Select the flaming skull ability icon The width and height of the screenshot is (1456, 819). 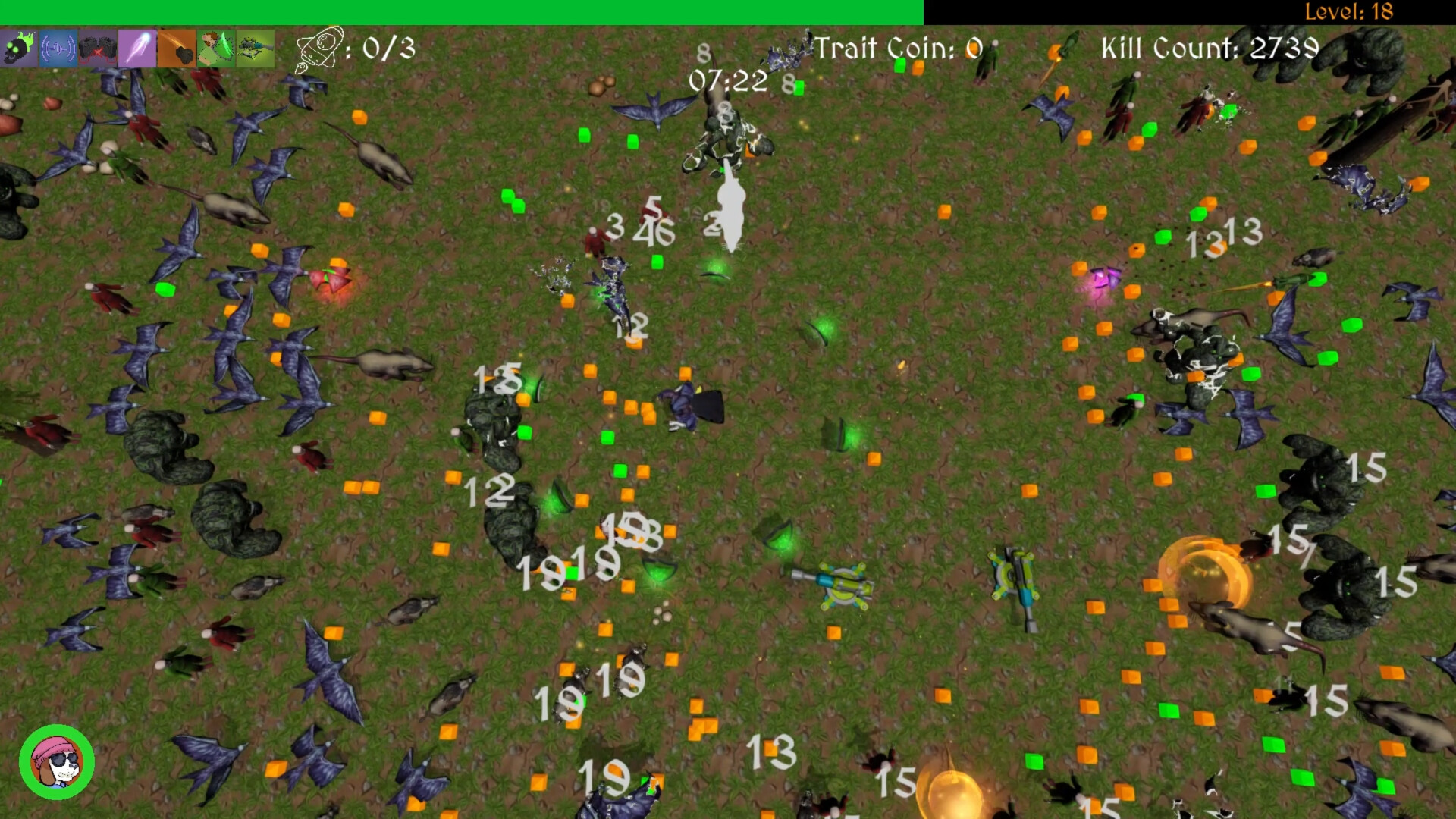pos(19,49)
